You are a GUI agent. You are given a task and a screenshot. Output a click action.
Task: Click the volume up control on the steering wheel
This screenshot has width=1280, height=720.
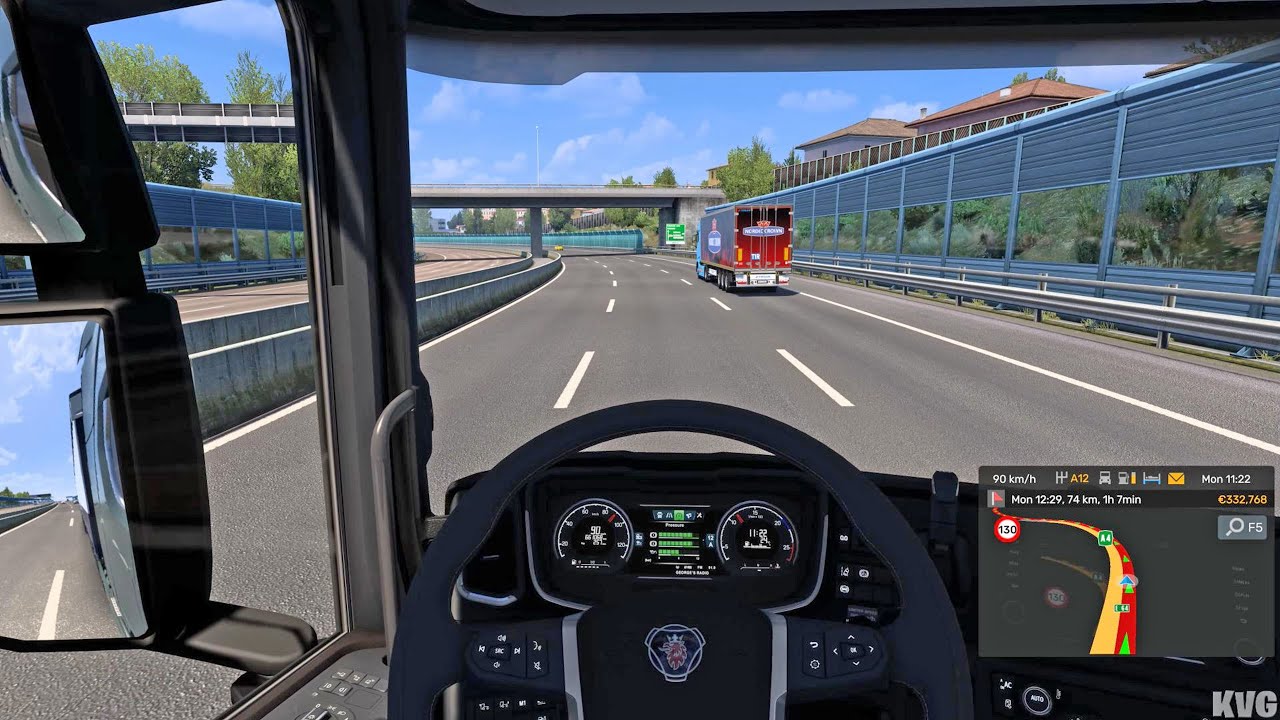pyautogui.click(x=501, y=638)
